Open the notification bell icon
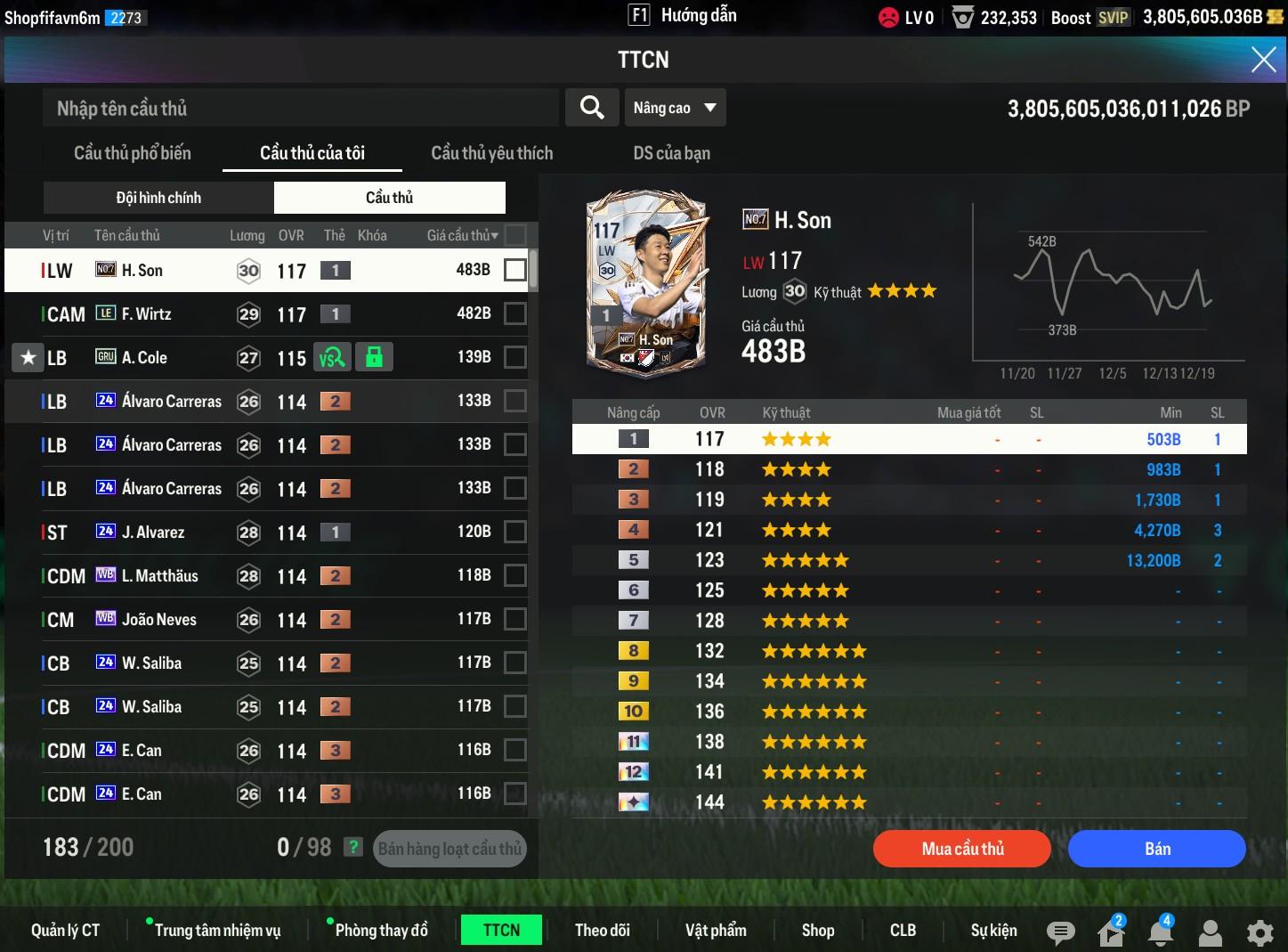 [1160, 932]
